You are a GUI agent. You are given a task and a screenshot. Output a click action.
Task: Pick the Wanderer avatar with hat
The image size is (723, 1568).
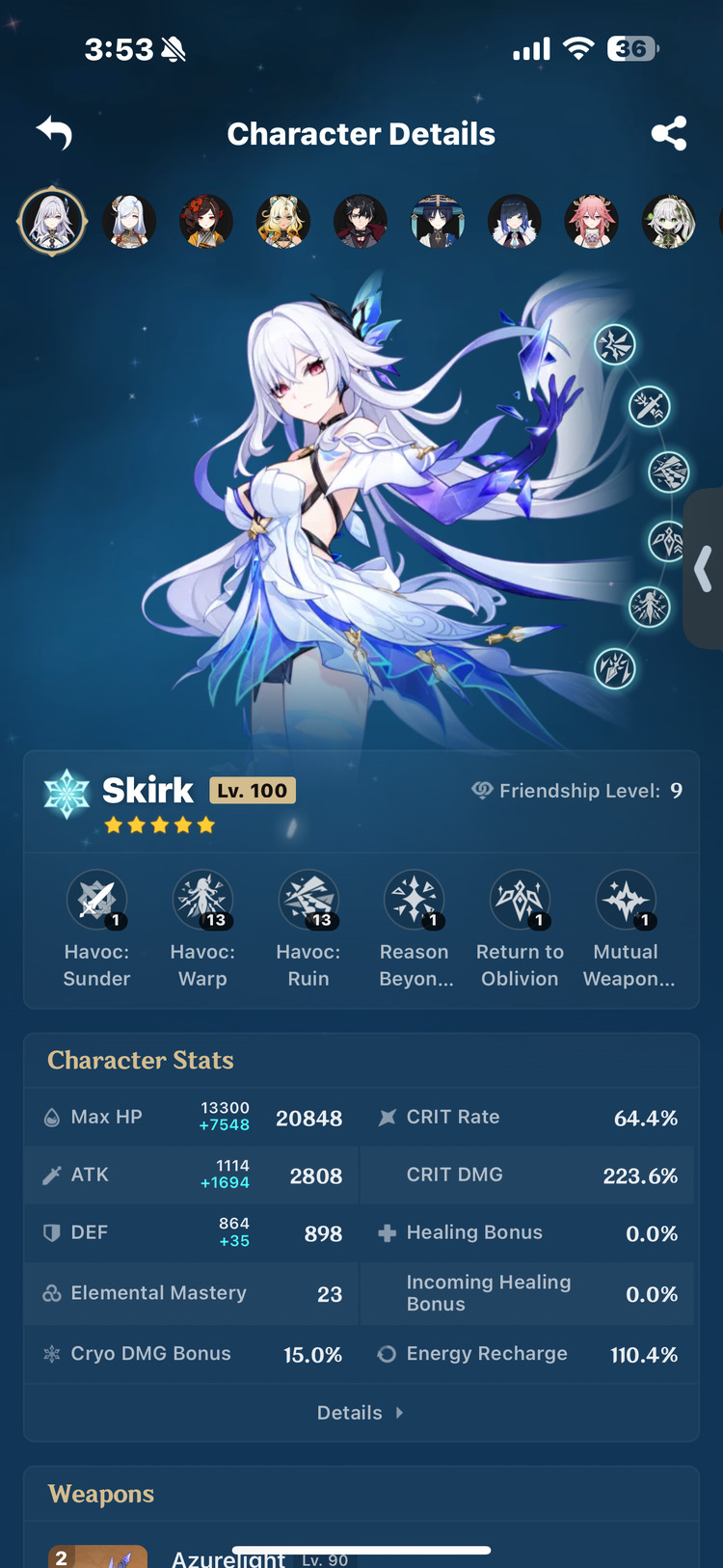[438, 221]
